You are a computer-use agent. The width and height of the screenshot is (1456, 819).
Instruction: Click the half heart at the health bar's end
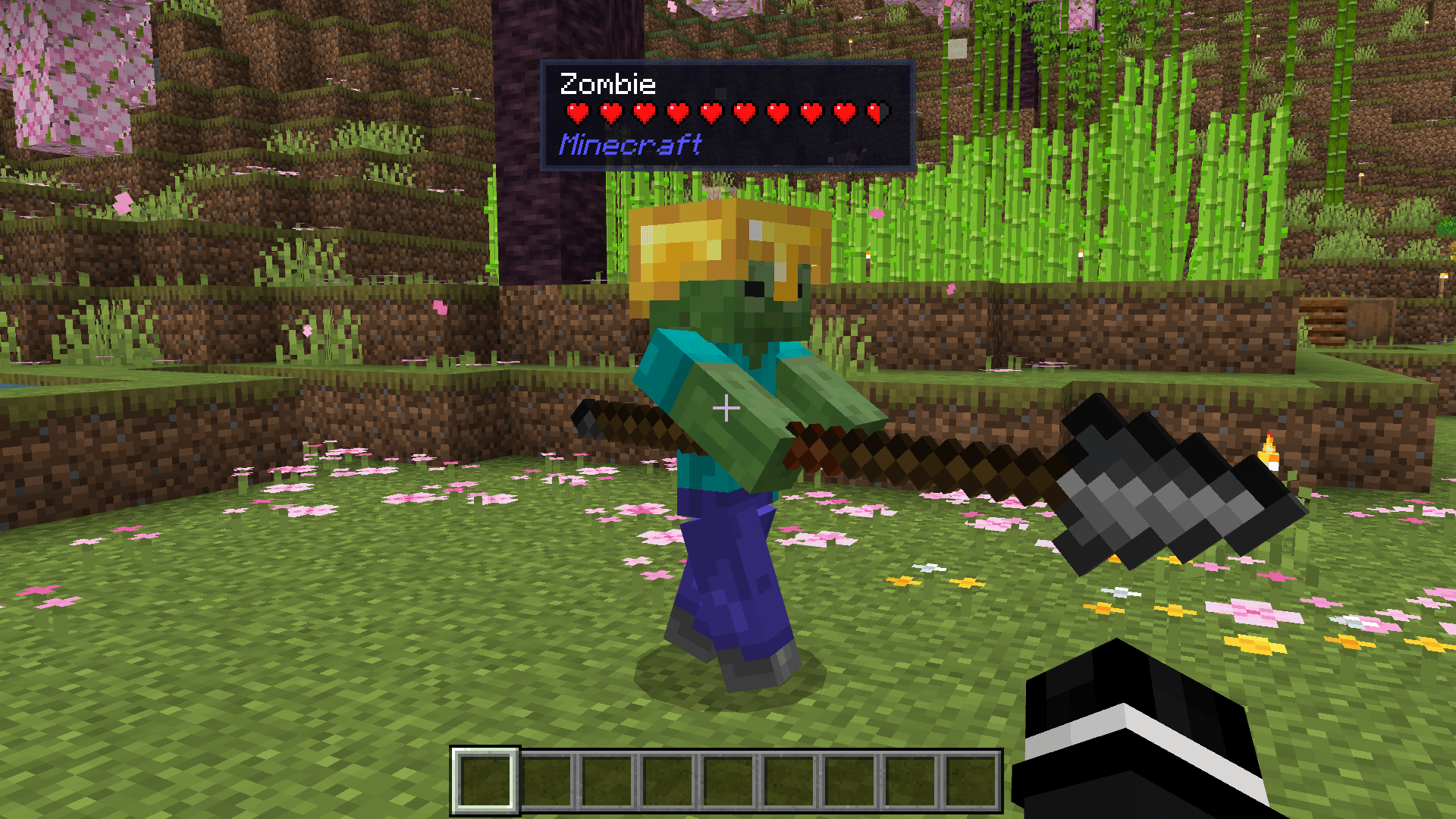pos(874,111)
